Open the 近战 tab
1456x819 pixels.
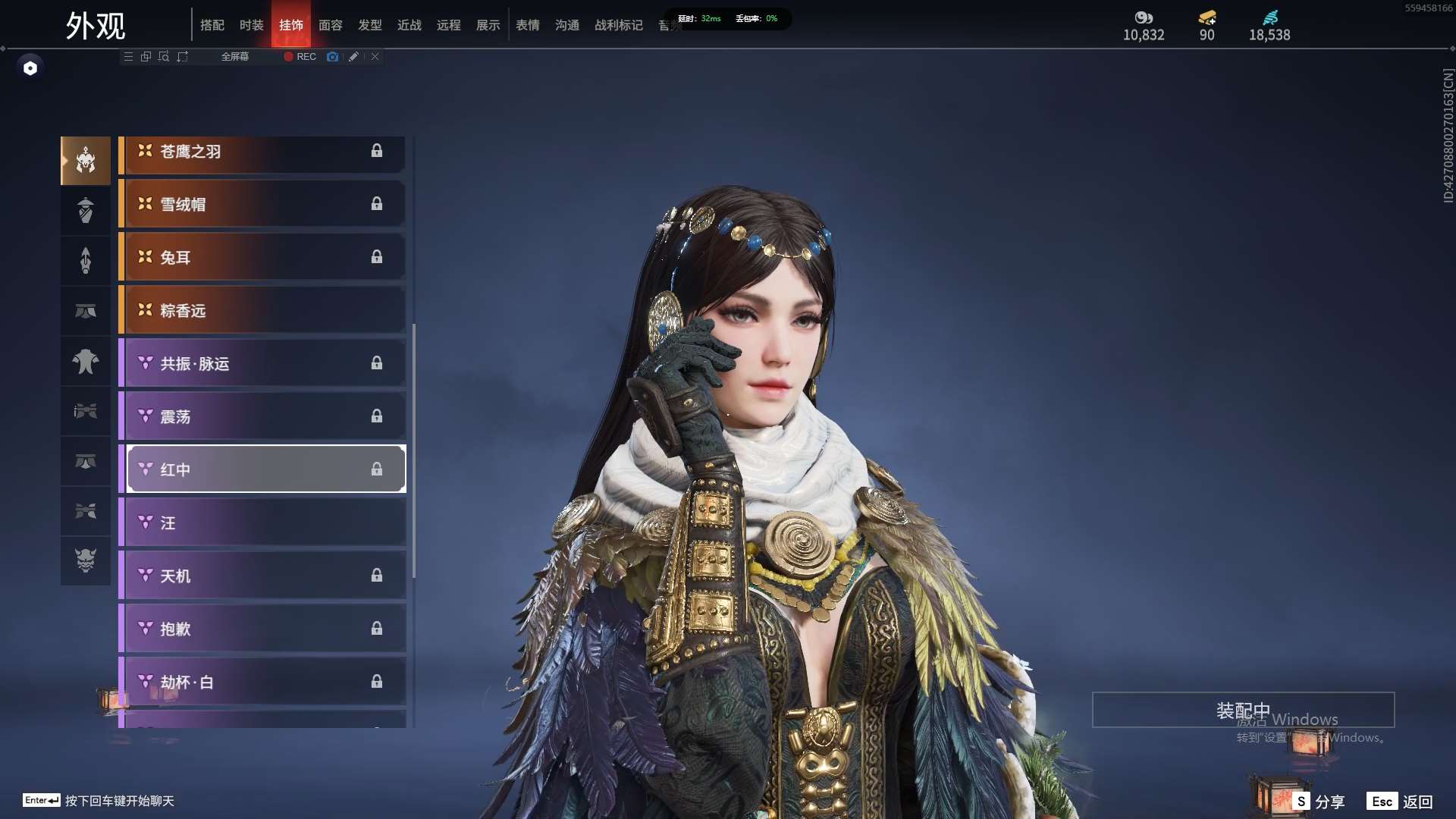[409, 25]
